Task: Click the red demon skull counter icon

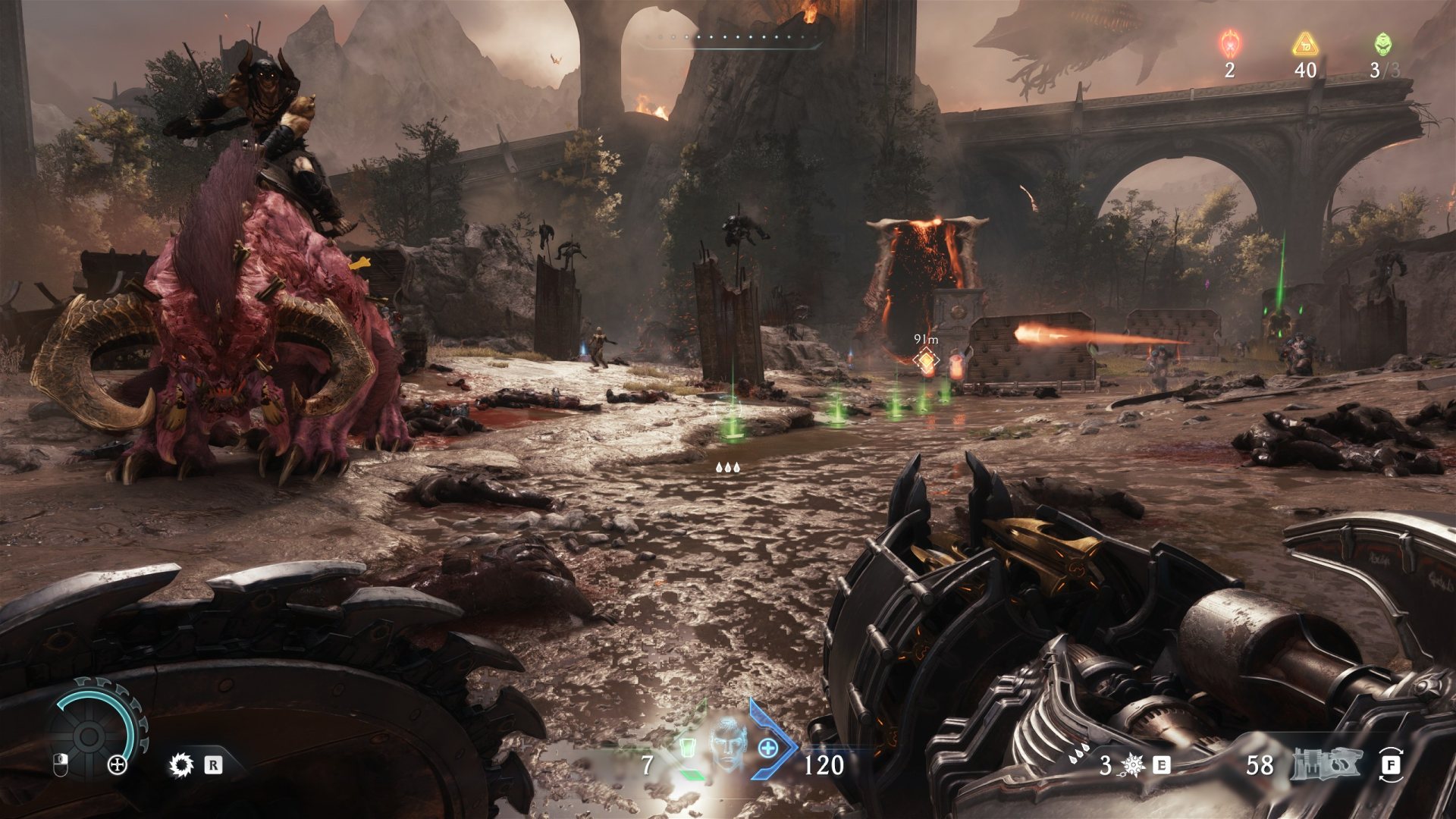Action: coord(1229,44)
